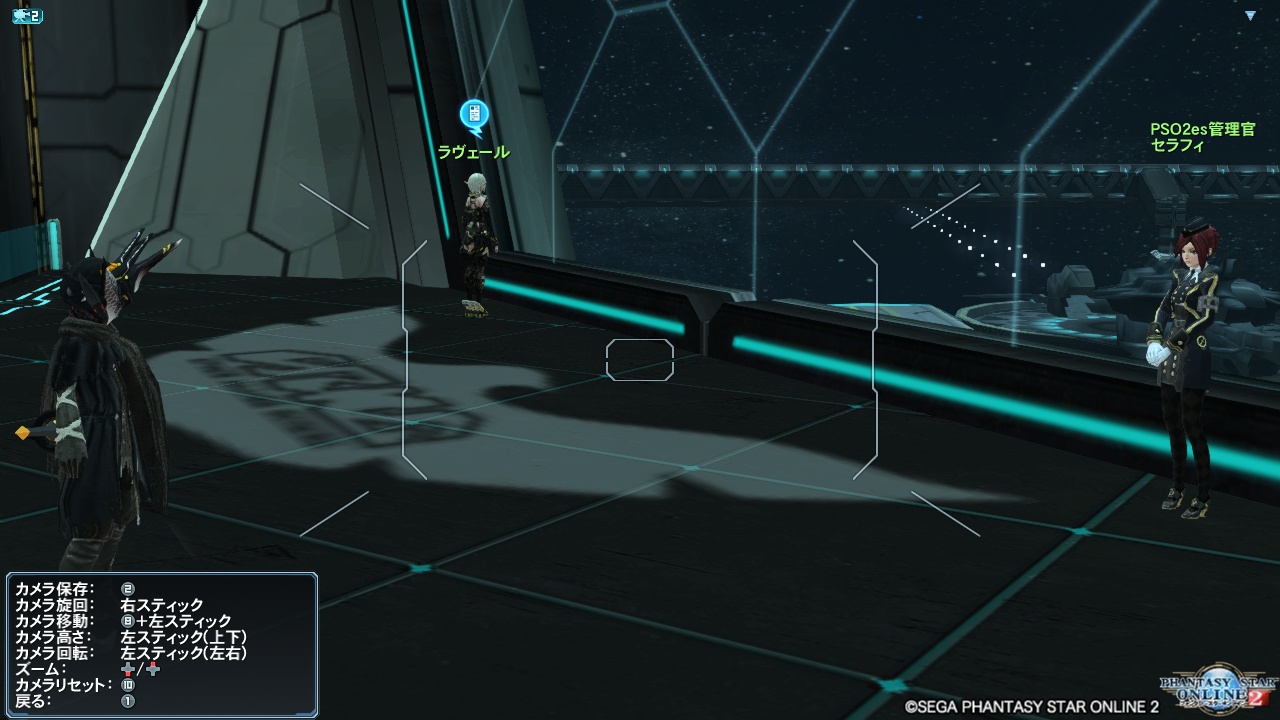Image resolution: width=1280 pixels, height=720 pixels.
Task: Click the camera mode 2 indicator
Action: (26, 17)
